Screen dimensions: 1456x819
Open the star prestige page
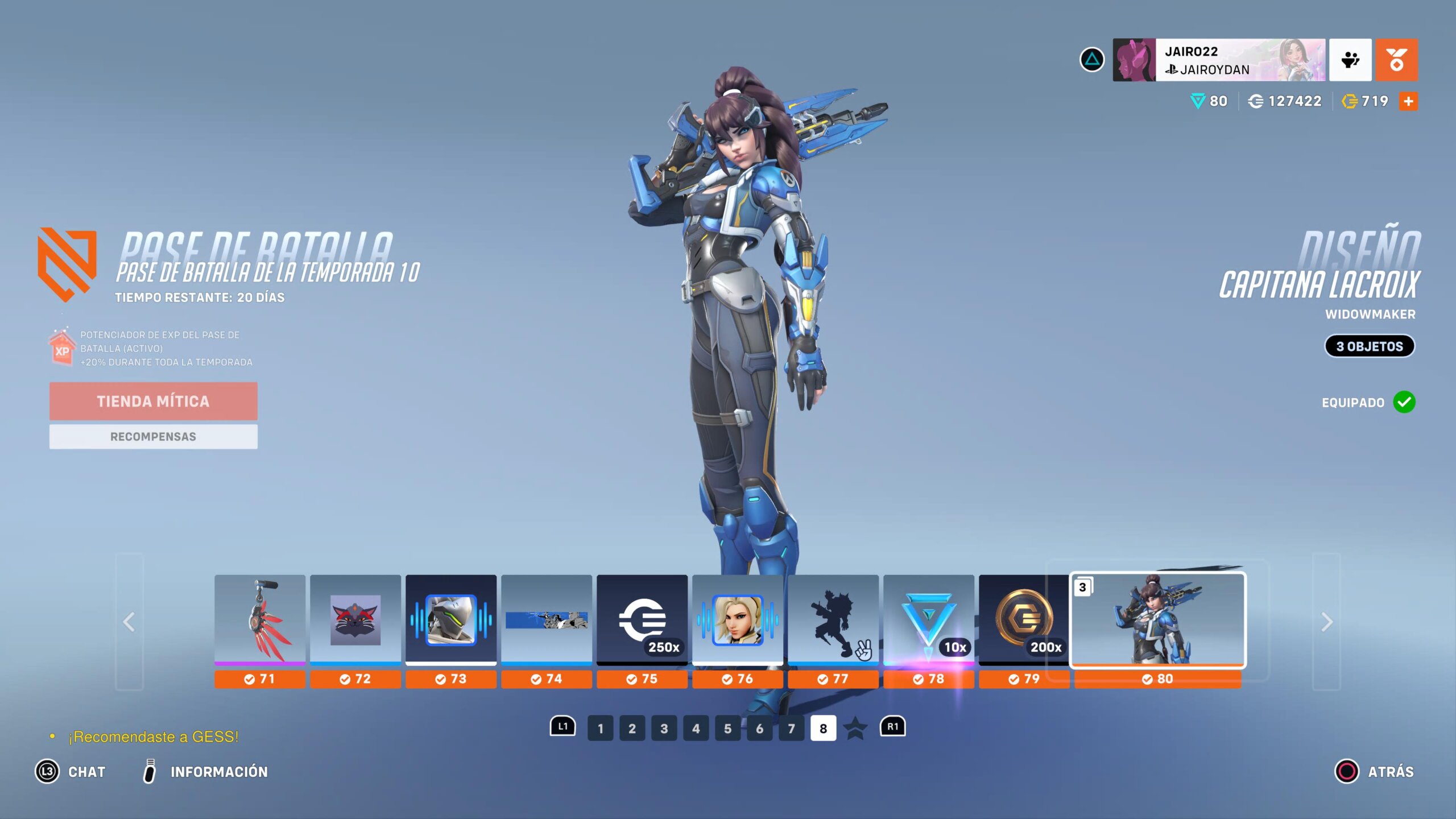click(x=855, y=729)
